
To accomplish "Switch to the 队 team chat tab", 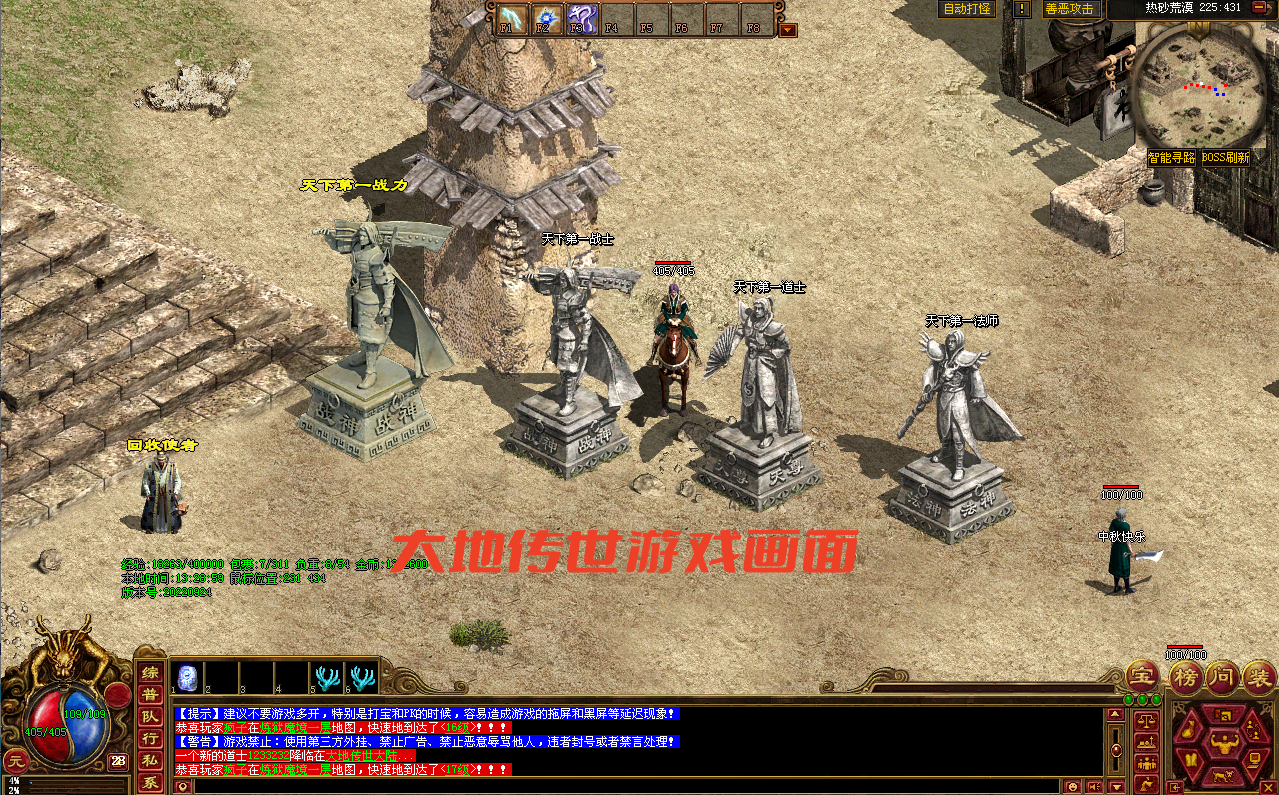I will (x=150, y=717).
